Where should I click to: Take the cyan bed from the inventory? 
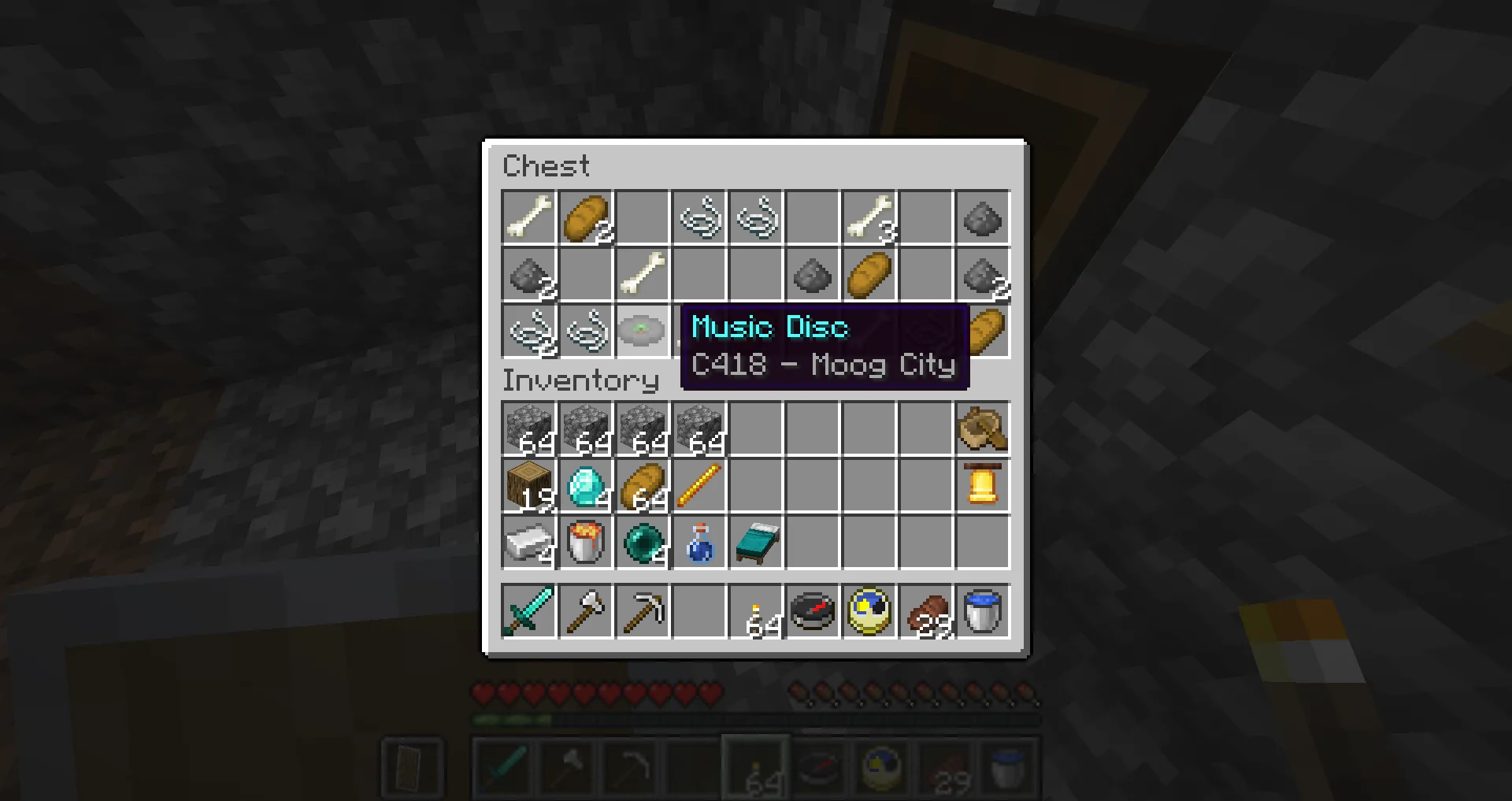755,543
